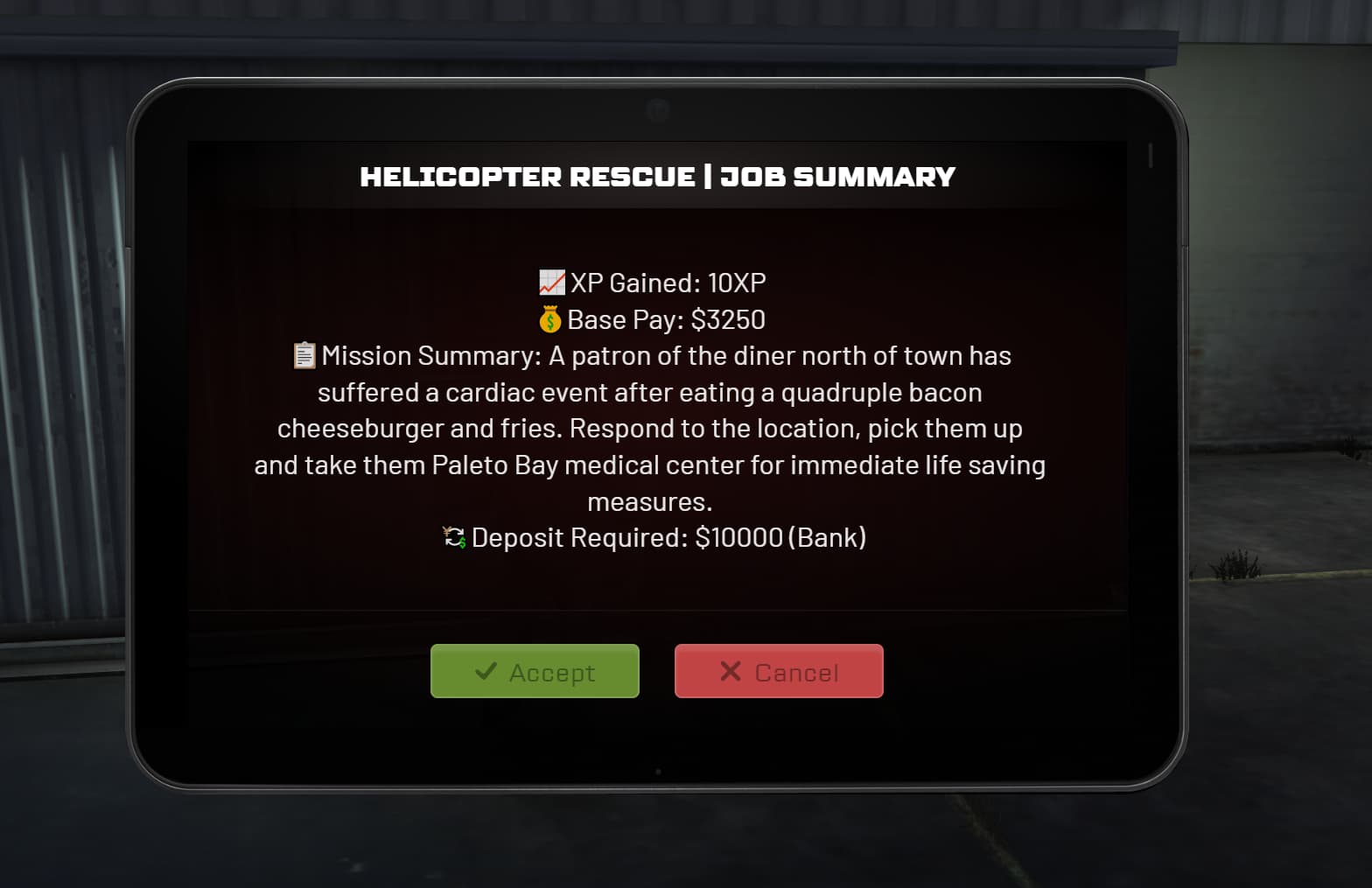
Task: Click the X icon inside the Cancel button
Action: click(x=729, y=671)
